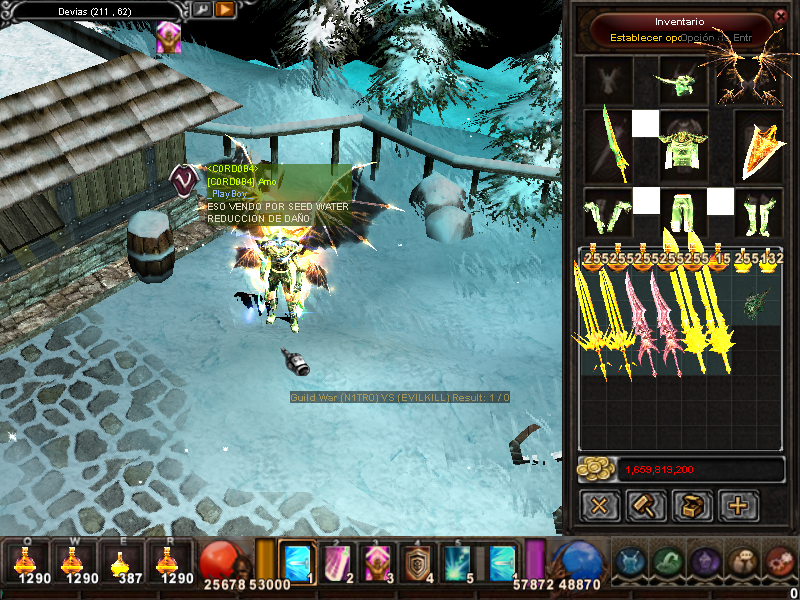Open the treasure chest store button
This screenshot has width=800, height=600.
[692, 505]
